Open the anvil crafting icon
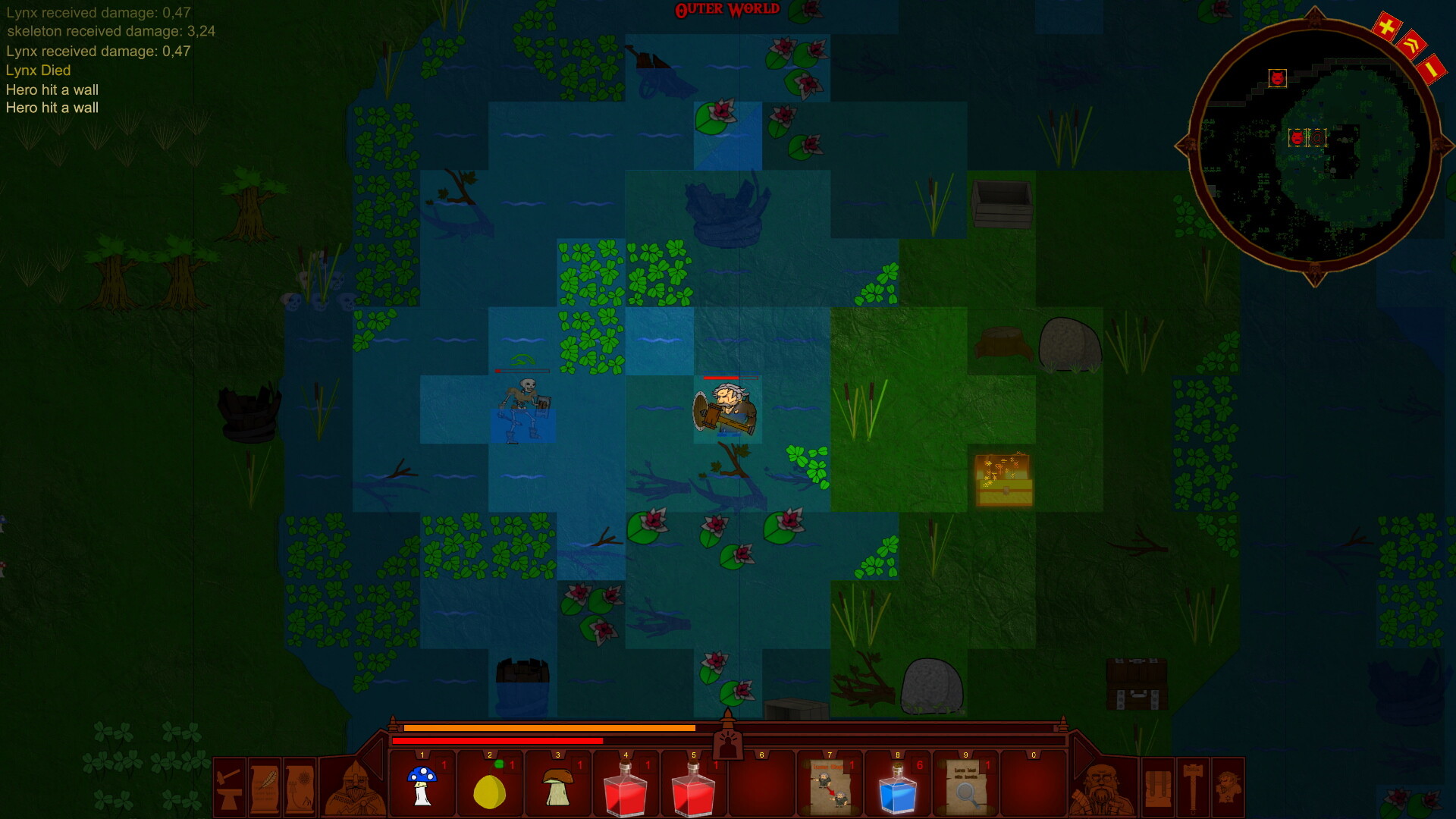This screenshot has width=1456, height=819. 227,787
